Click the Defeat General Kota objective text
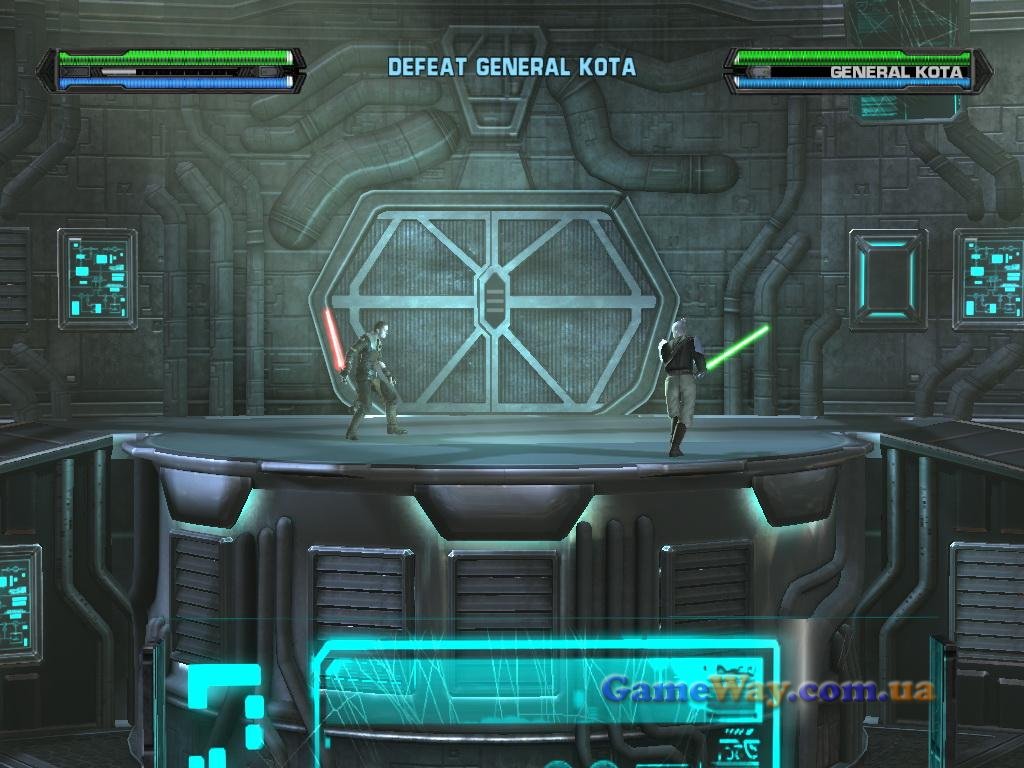The image size is (1024, 768). pos(511,67)
